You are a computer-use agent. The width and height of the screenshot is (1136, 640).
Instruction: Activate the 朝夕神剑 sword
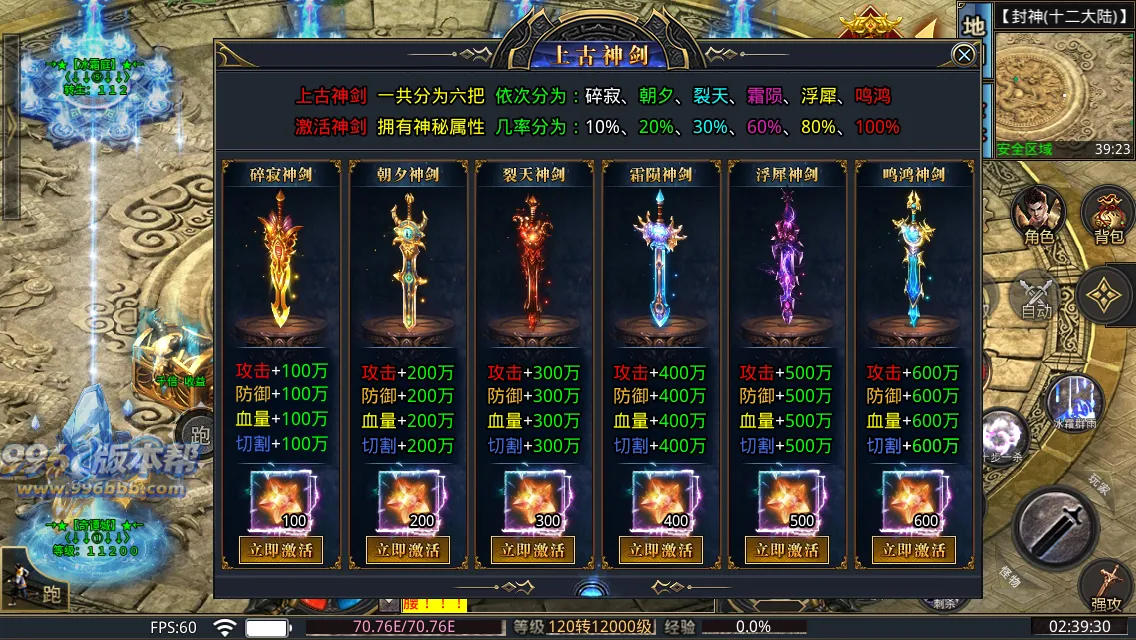407,550
